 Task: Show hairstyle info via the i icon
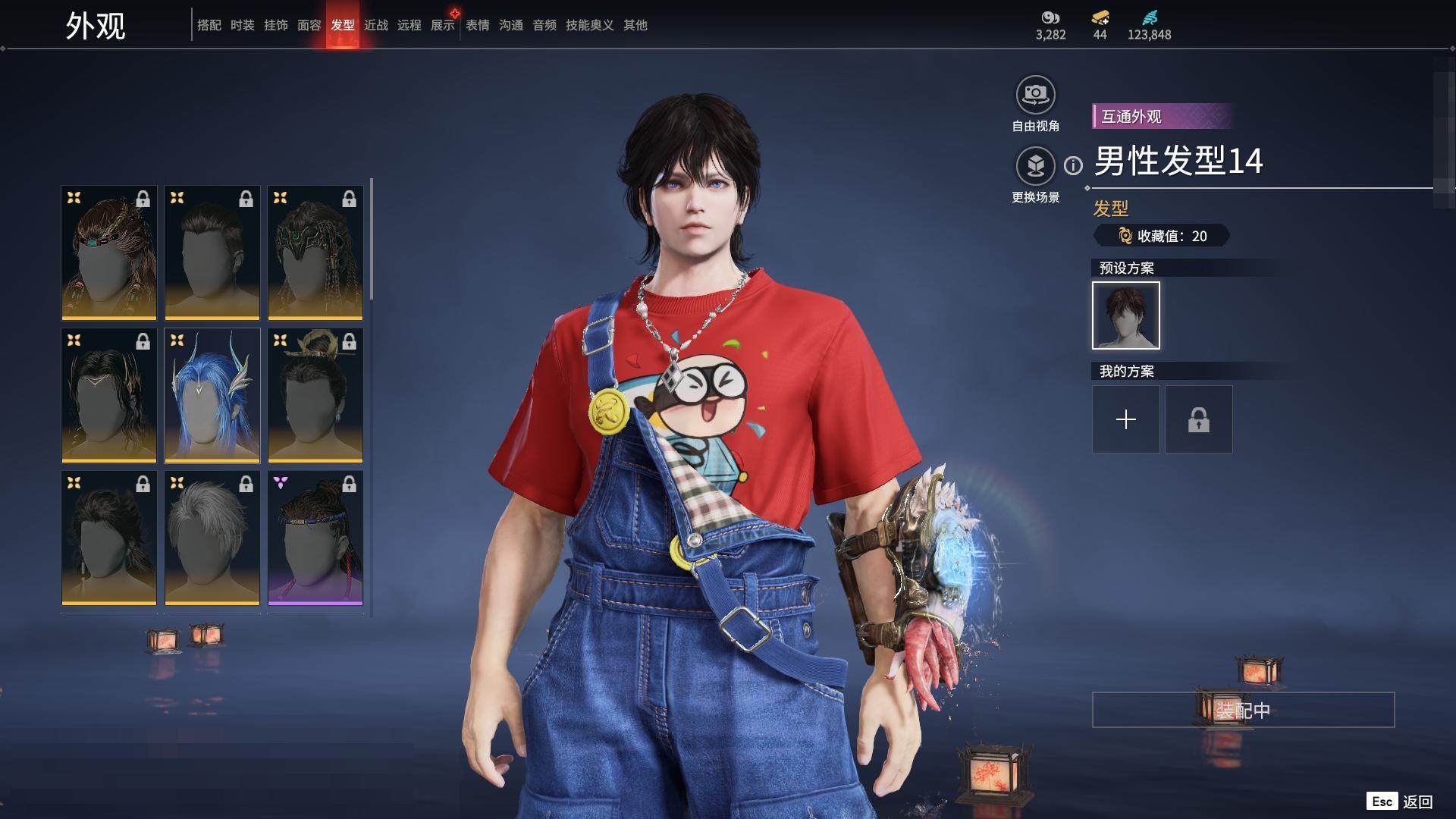click(x=1073, y=165)
